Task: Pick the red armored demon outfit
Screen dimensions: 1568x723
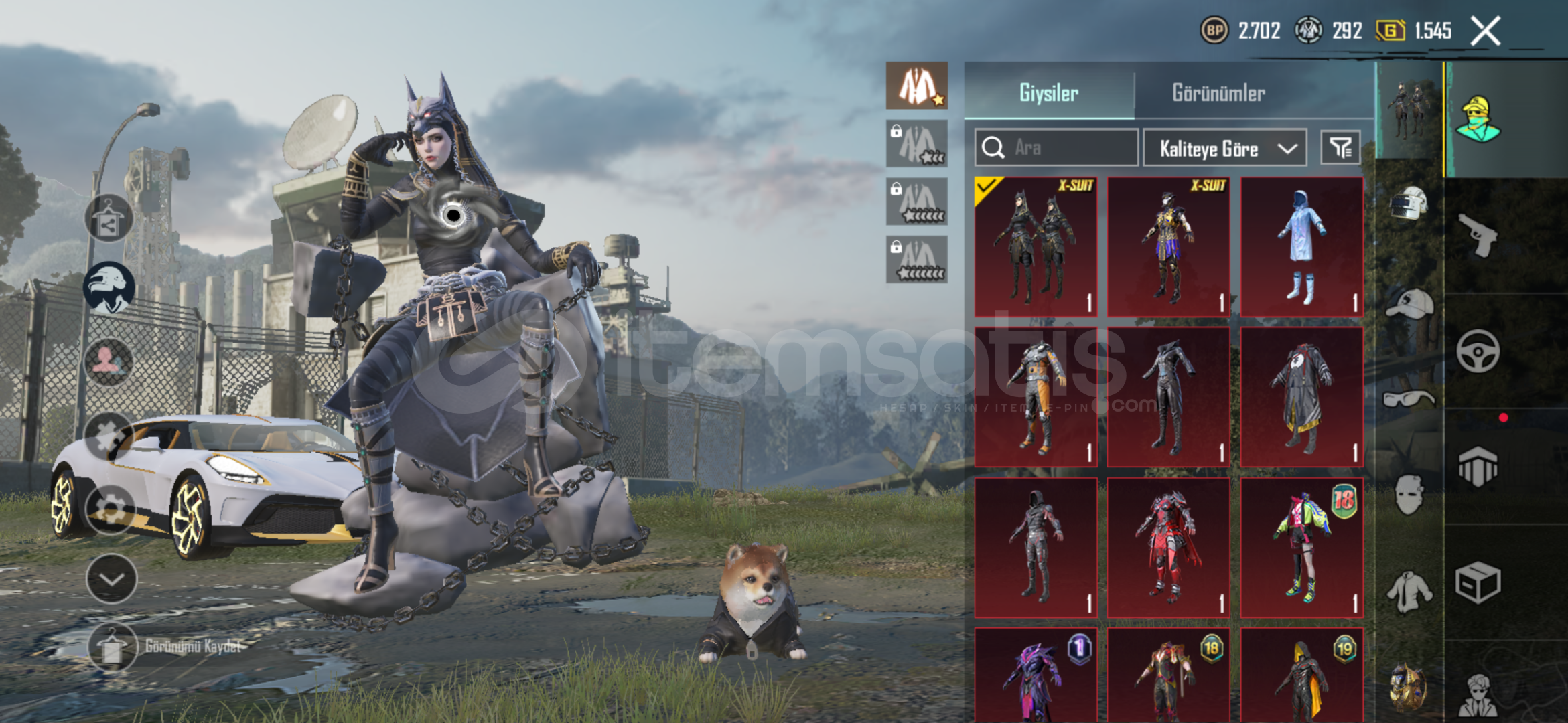Action: point(1168,547)
